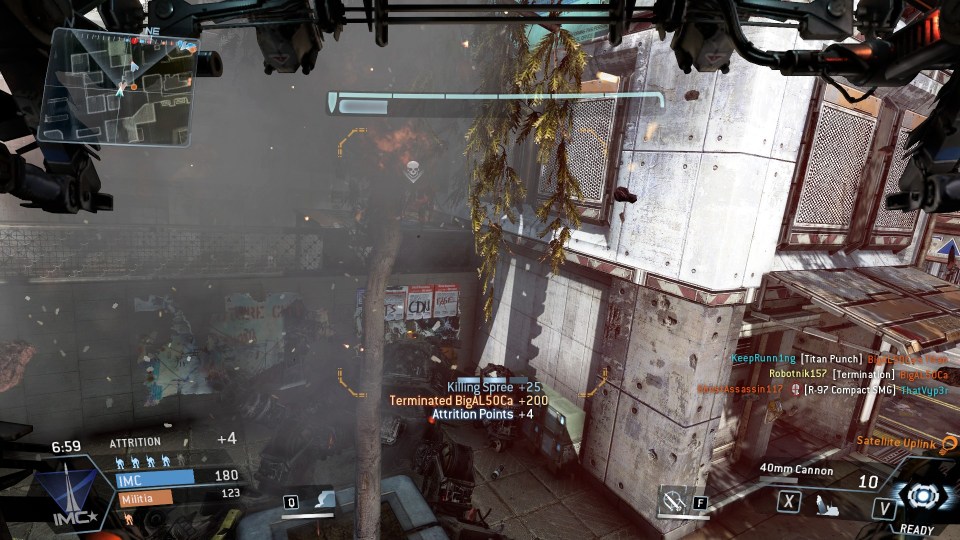
Task: Click the Satellite Uplink burn card icon
Action: click(948, 442)
